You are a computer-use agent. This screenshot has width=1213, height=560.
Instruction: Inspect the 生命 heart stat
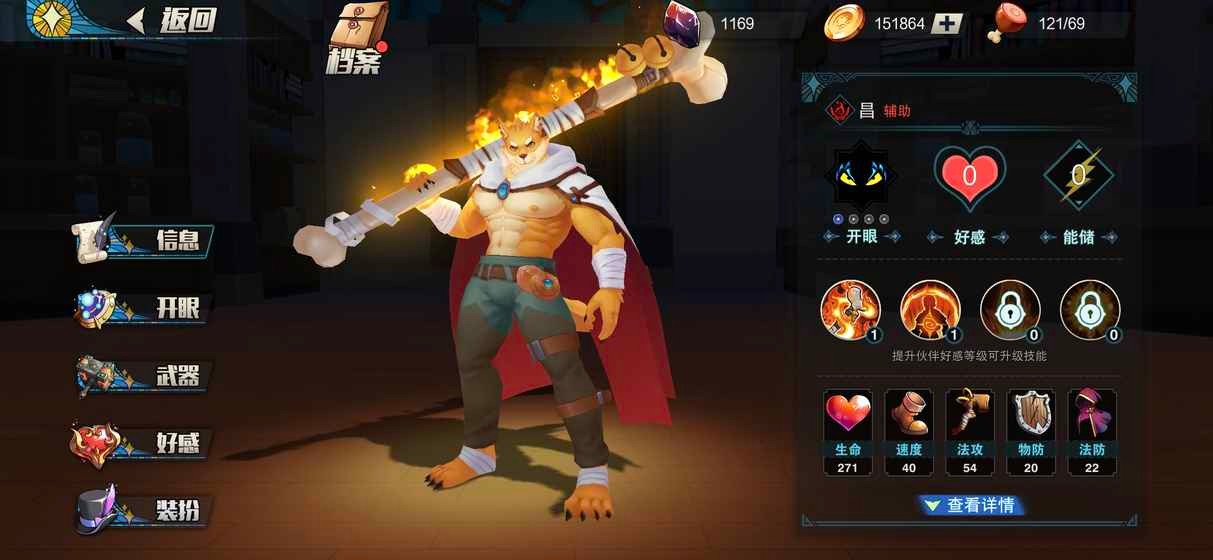tap(848, 430)
